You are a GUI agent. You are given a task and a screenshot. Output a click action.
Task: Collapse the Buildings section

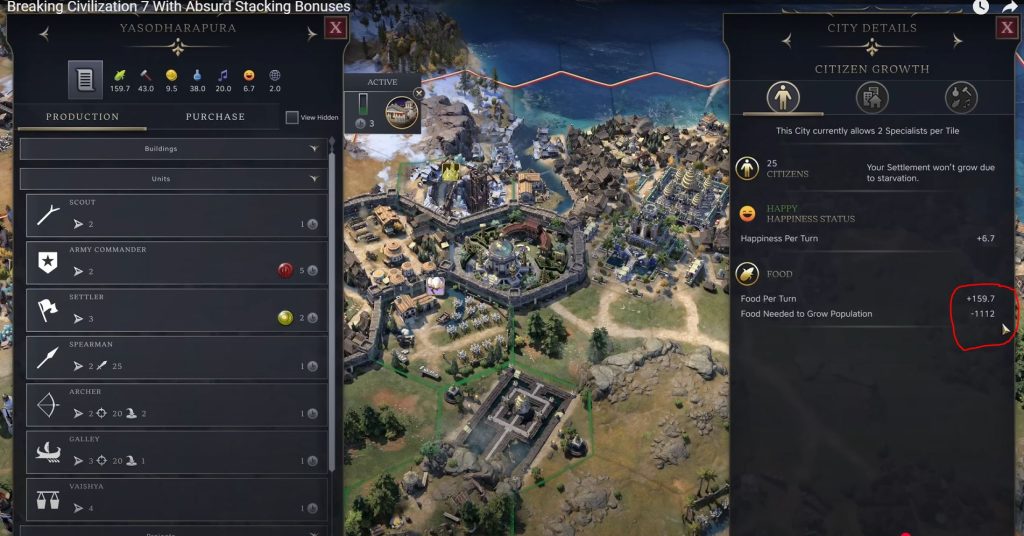(x=175, y=149)
